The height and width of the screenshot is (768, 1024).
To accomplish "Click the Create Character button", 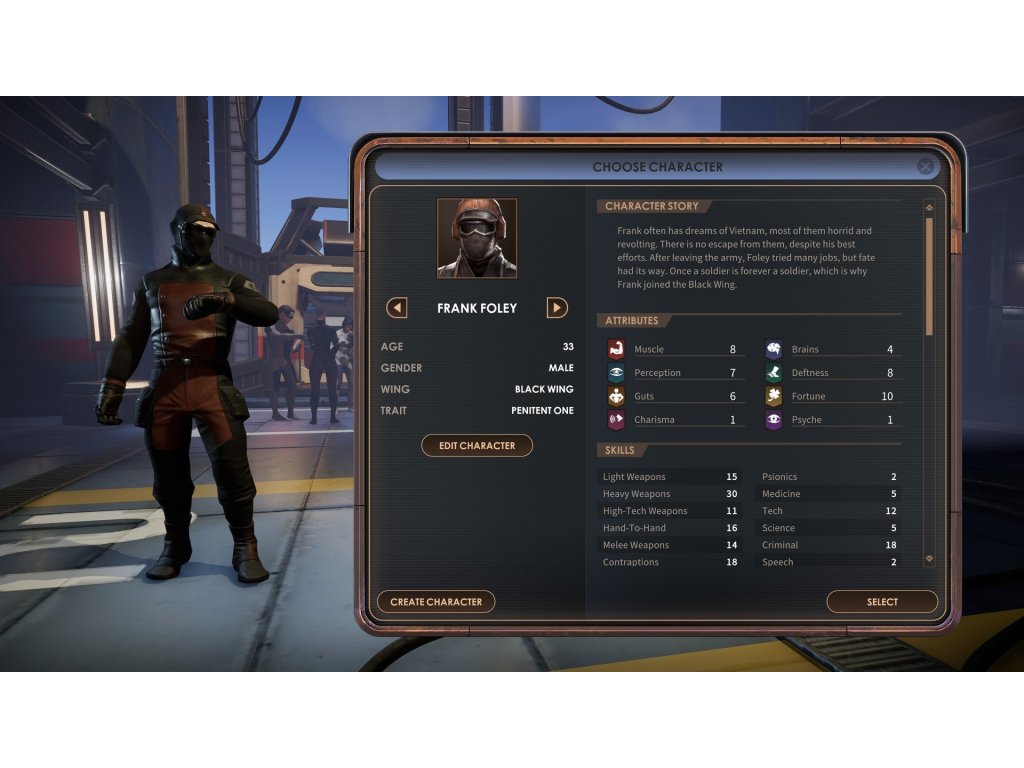I will (436, 602).
